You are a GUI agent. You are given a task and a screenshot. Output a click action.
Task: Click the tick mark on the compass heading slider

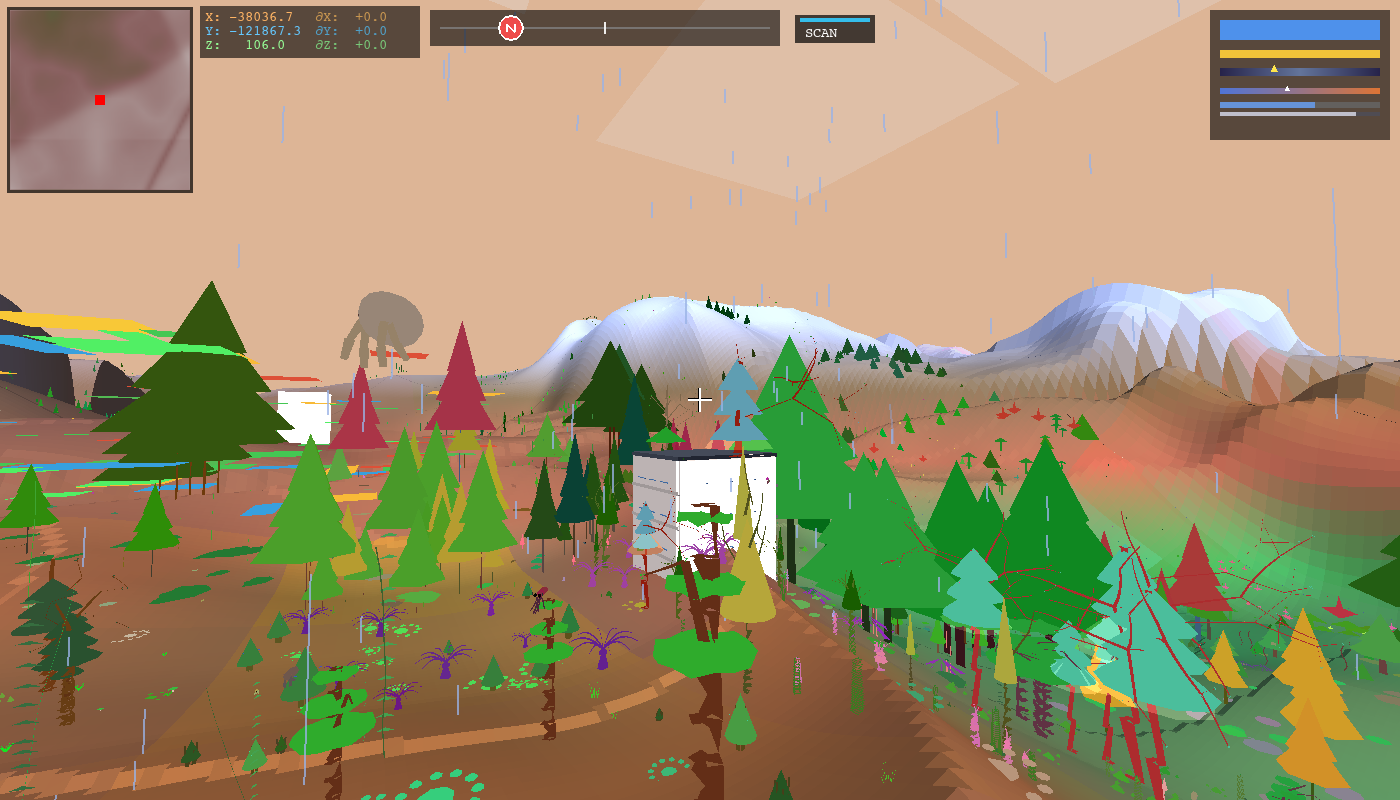605,28
